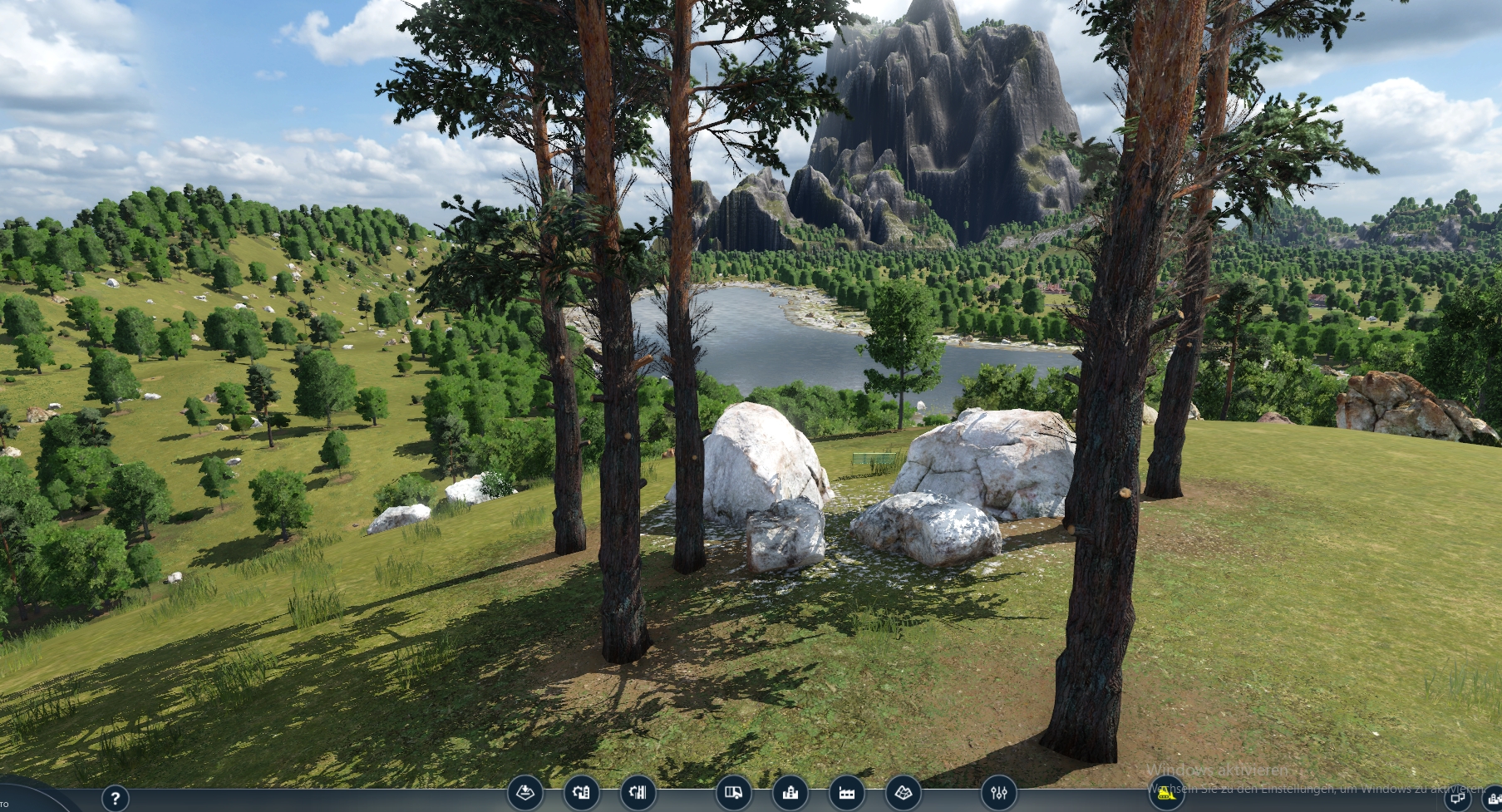Open the vehicle truck menu
Image resolution: width=1502 pixels, height=812 pixels.
733,793
